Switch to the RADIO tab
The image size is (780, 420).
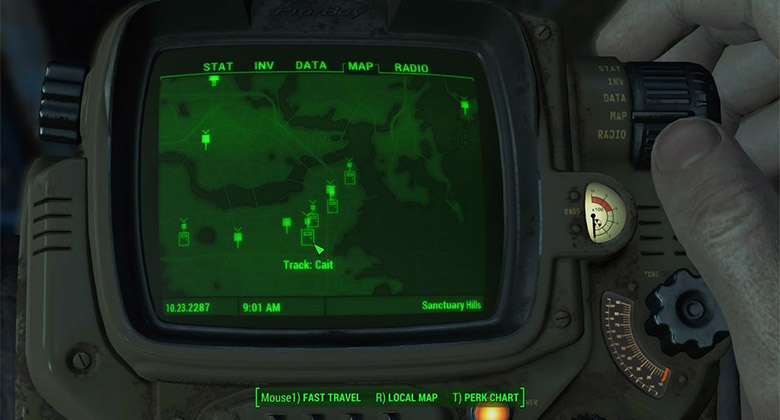coord(411,68)
